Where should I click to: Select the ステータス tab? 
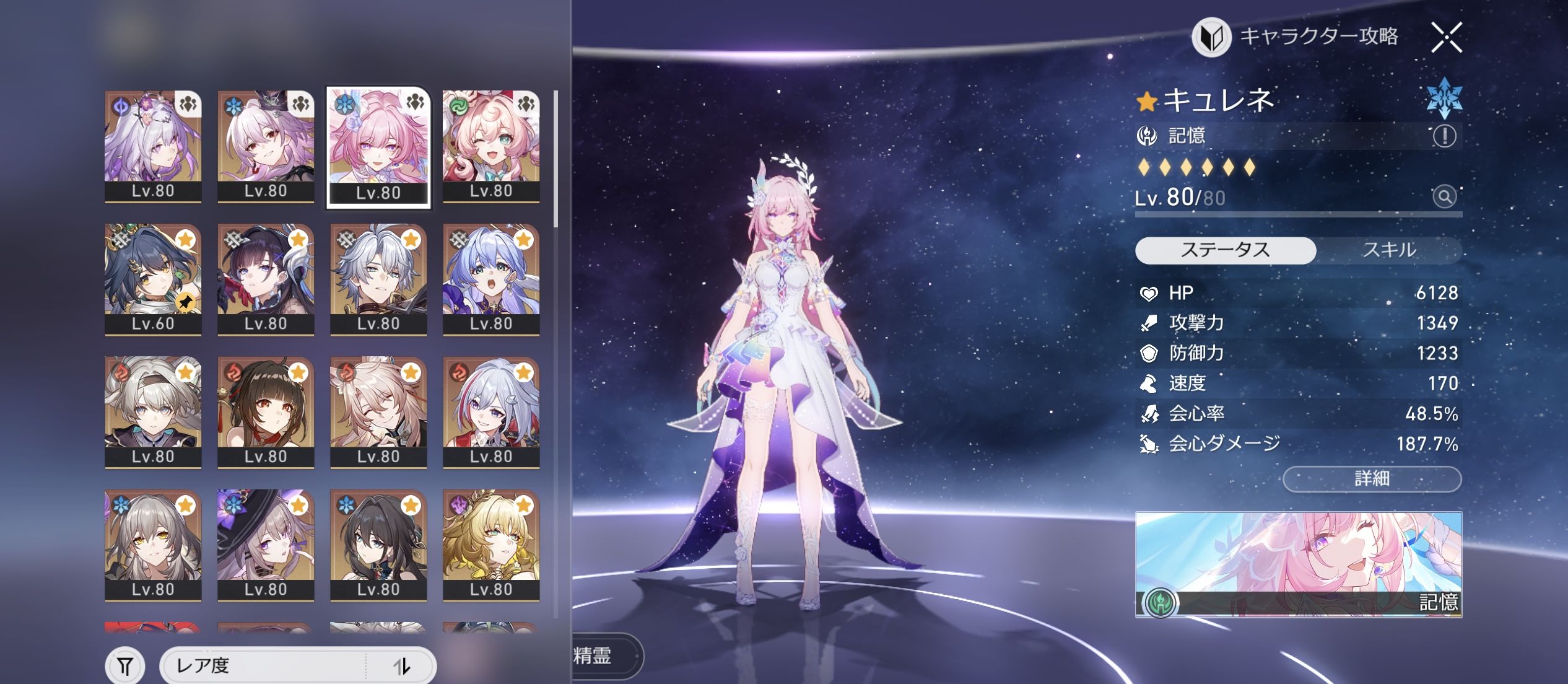[1225, 250]
